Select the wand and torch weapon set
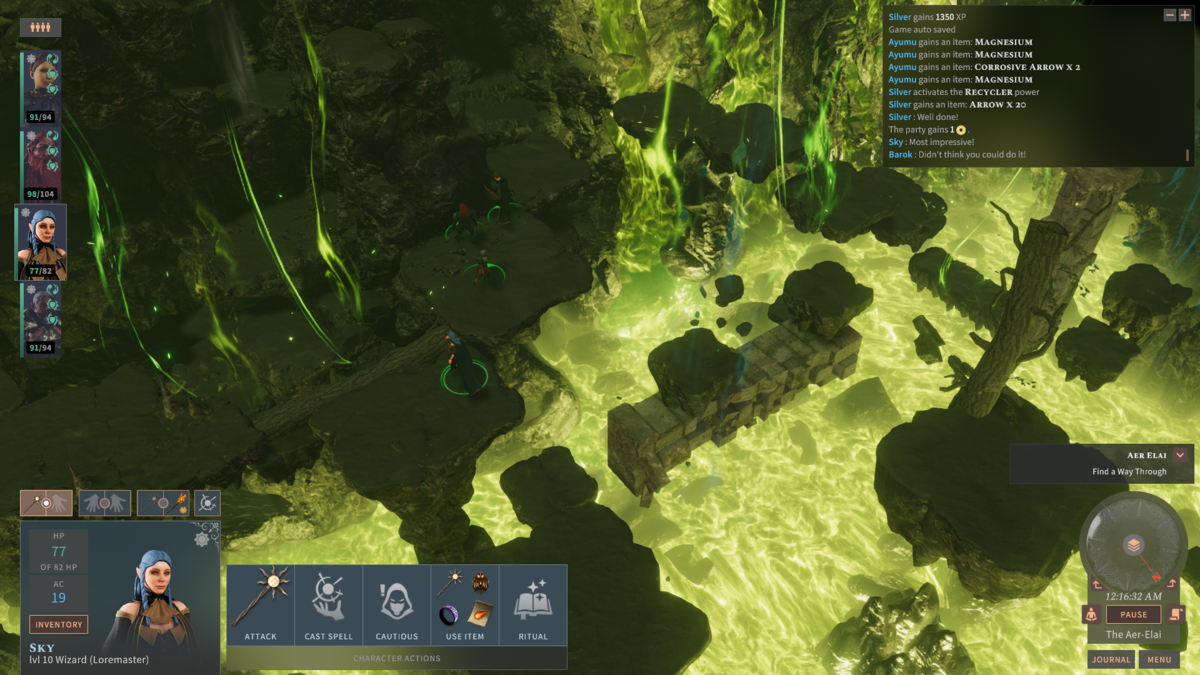 [163, 503]
